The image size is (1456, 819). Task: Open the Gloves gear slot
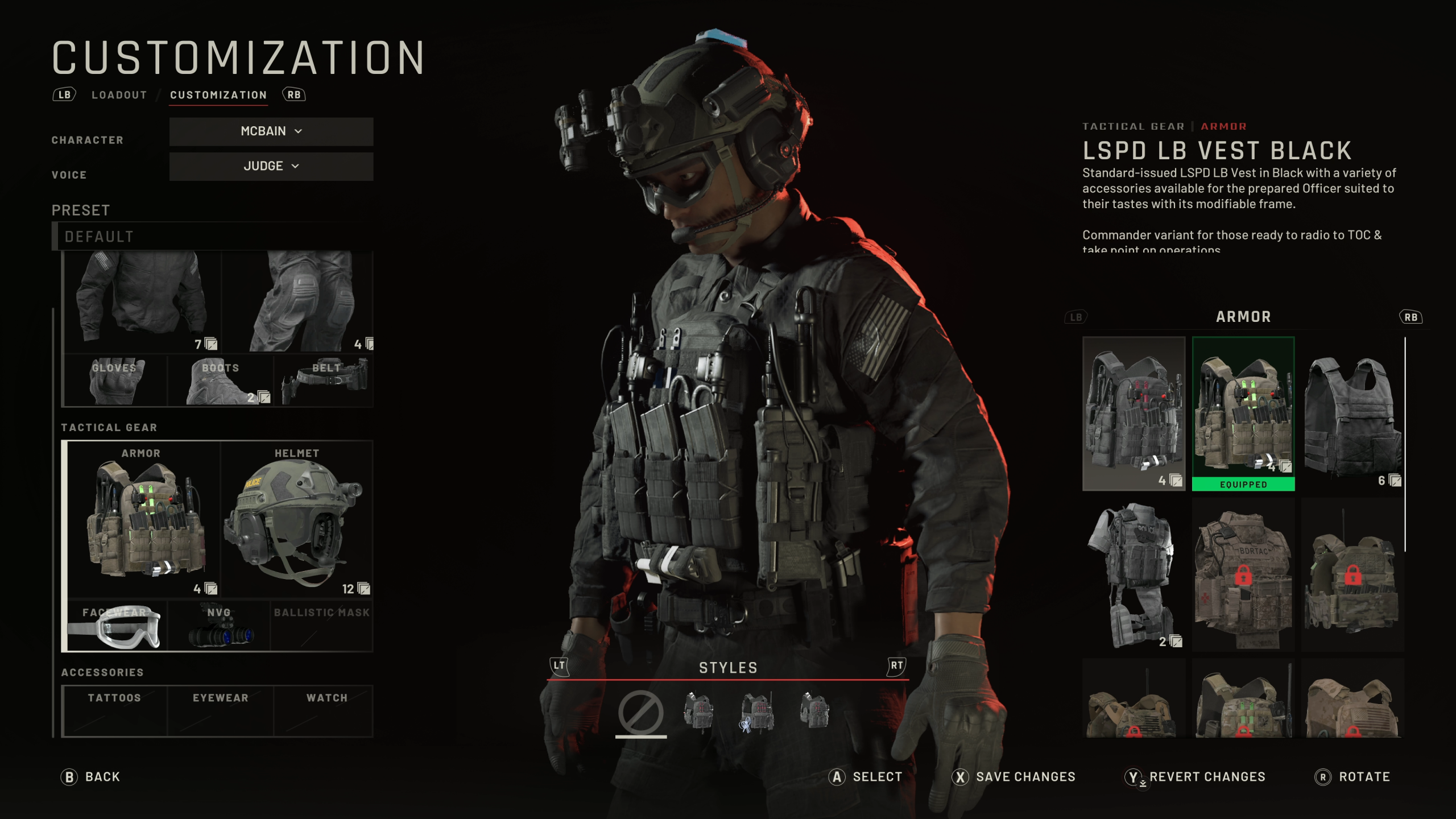pyautogui.click(x=115, y=380)
